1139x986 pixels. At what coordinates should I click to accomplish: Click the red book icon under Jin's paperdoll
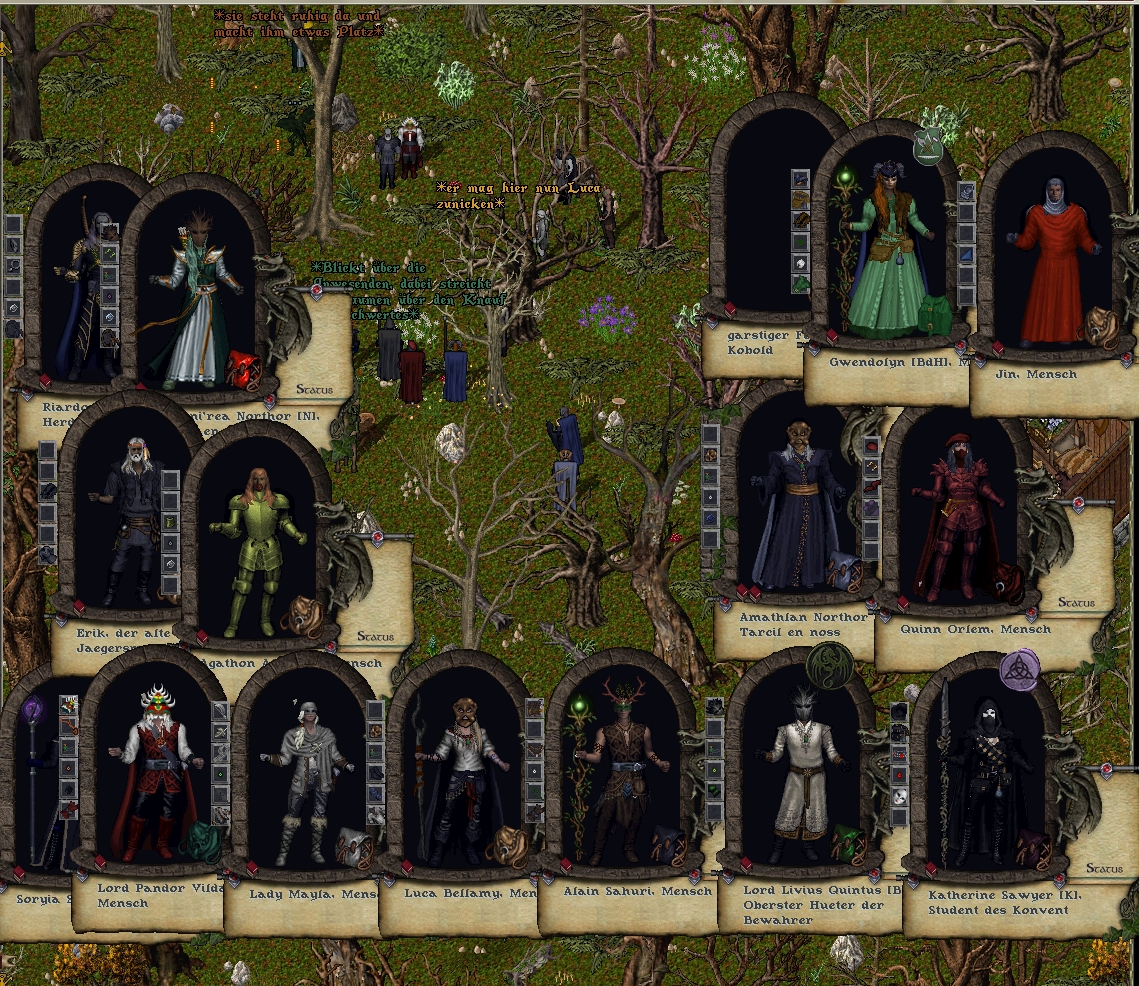(x=996, y=348)
